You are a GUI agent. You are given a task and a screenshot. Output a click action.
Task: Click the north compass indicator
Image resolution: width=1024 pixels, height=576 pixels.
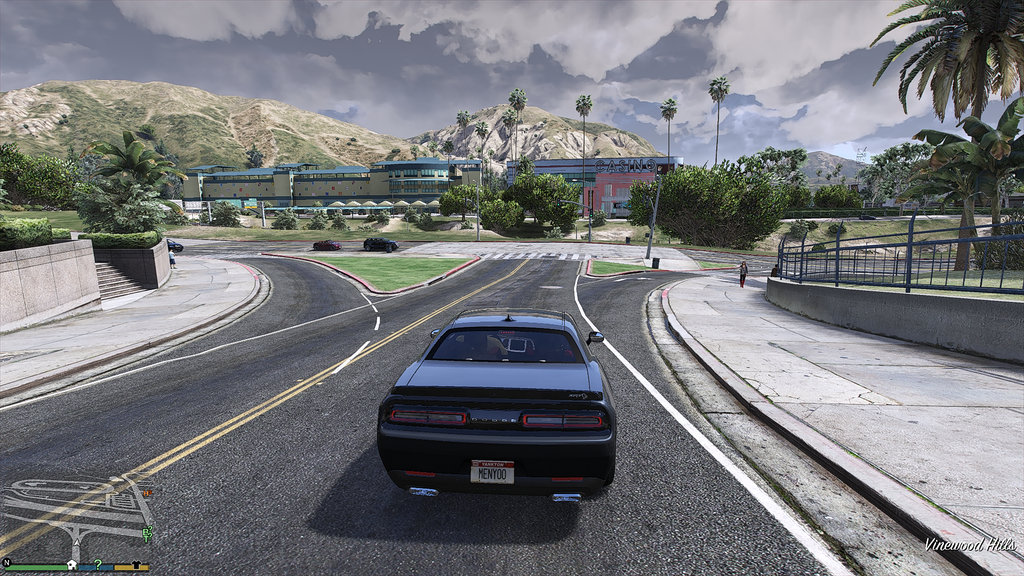point(7,563)
